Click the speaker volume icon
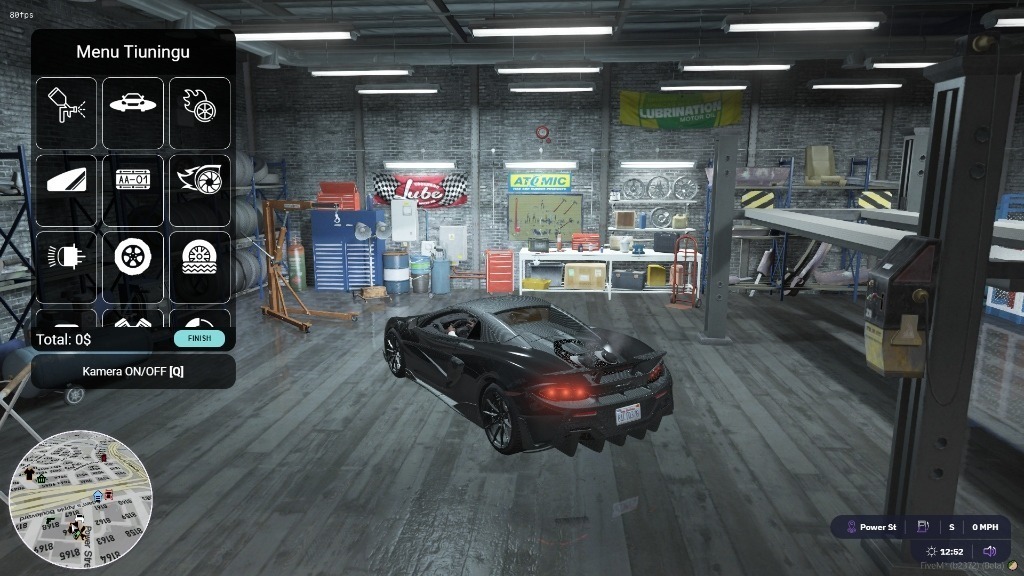Image resolution: width=1024 pixels, height=576 pixels. click(989, 551)
